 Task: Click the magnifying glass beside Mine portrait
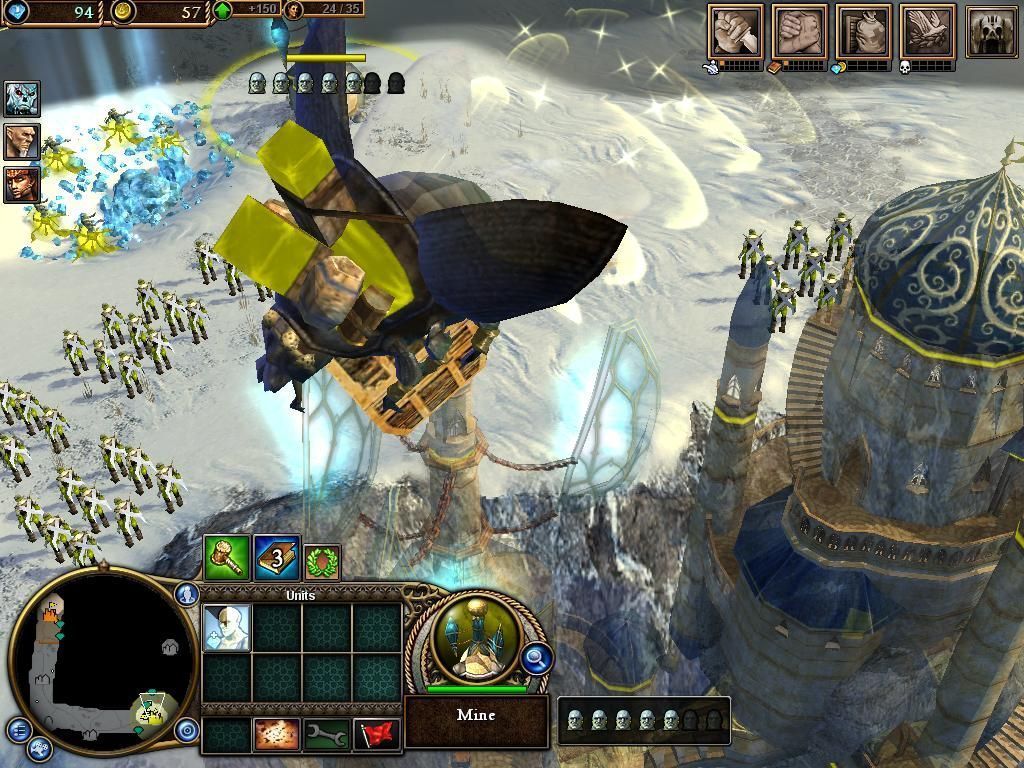[537, 658]
